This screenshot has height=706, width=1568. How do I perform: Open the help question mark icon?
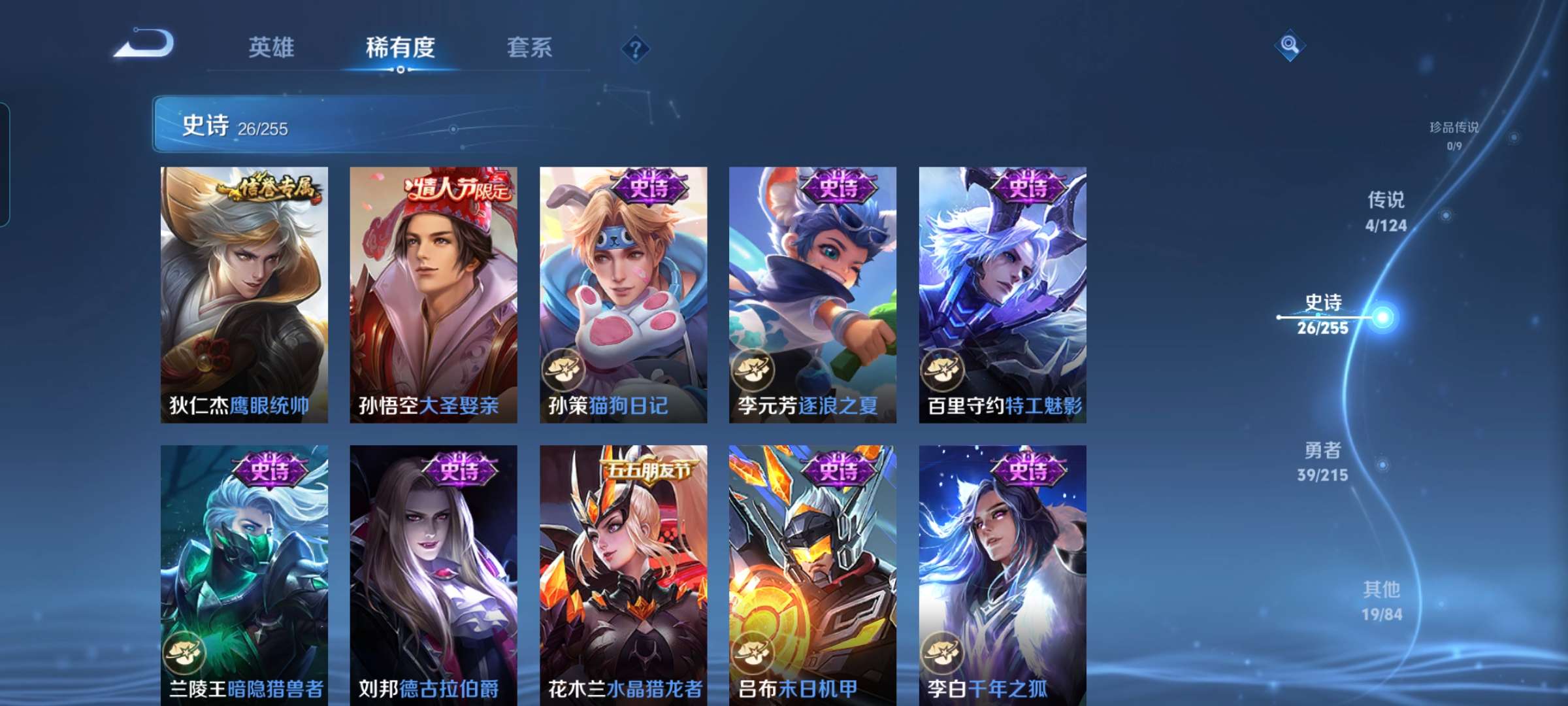point(634,48)
